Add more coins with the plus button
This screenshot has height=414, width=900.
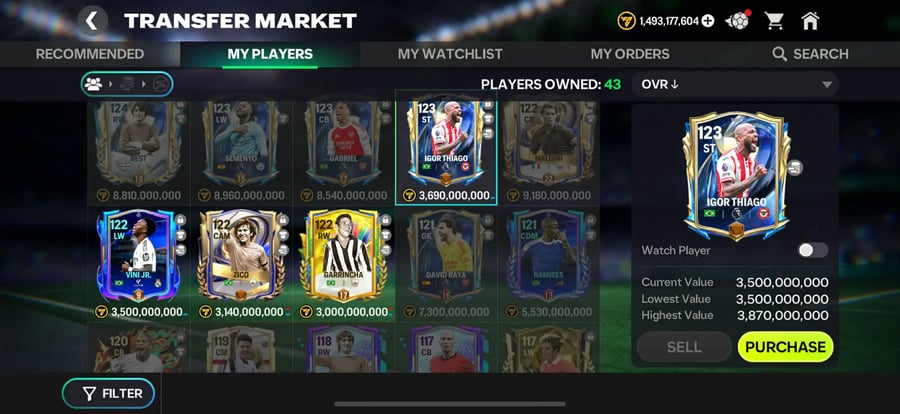[708, 20]
